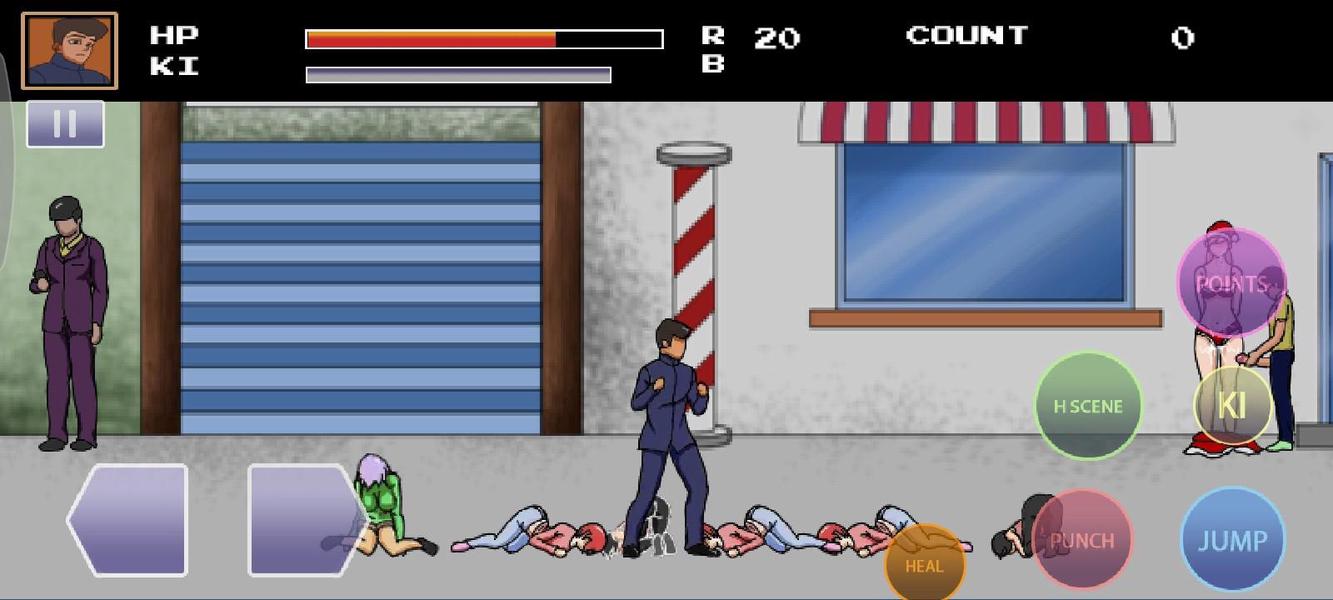Pause the game with the pause button
The height and width of the screenshot is (600, 1333).
tap(65, 124)
